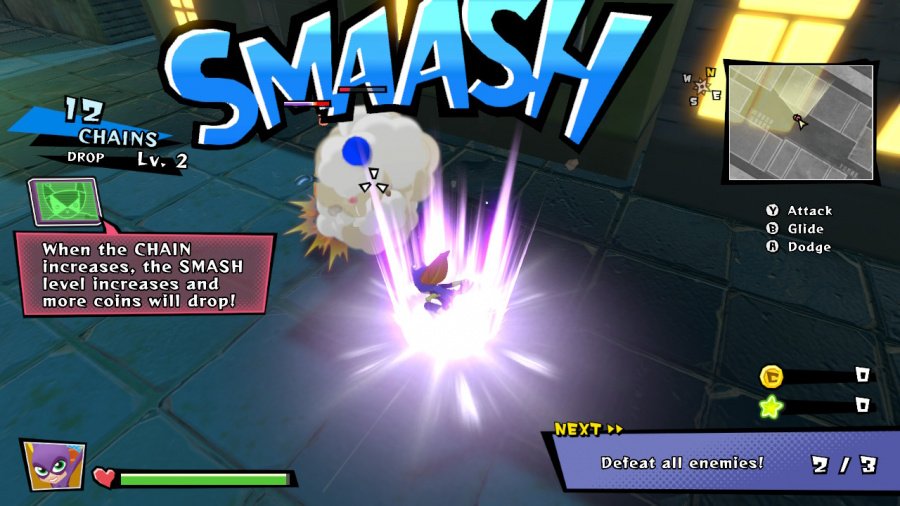Open the minimap in the corner
The image size is (900, 506).
click(799, 122)
